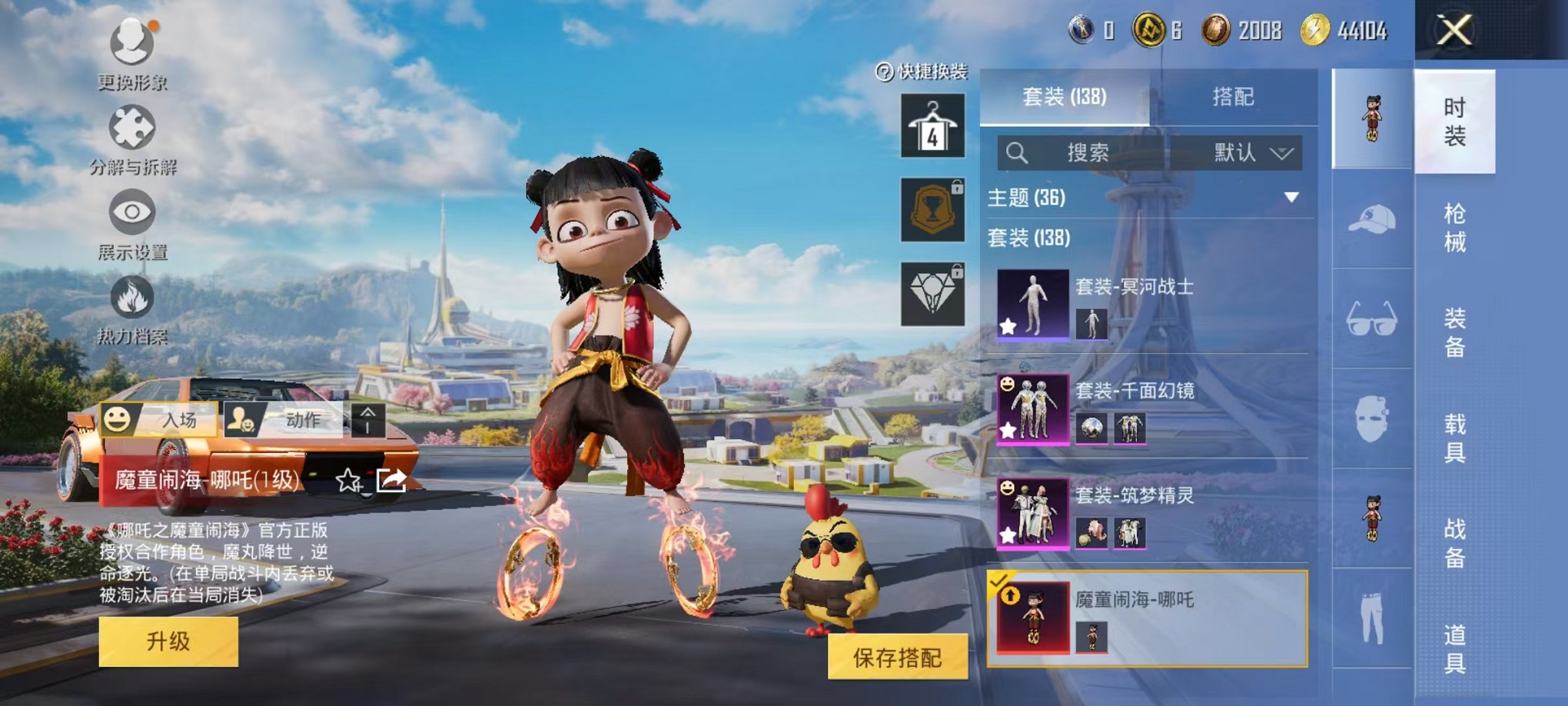Viewport: 1568px width, 706px height.
Task: Open the 热力档案 flame icon
Action: 132,306
